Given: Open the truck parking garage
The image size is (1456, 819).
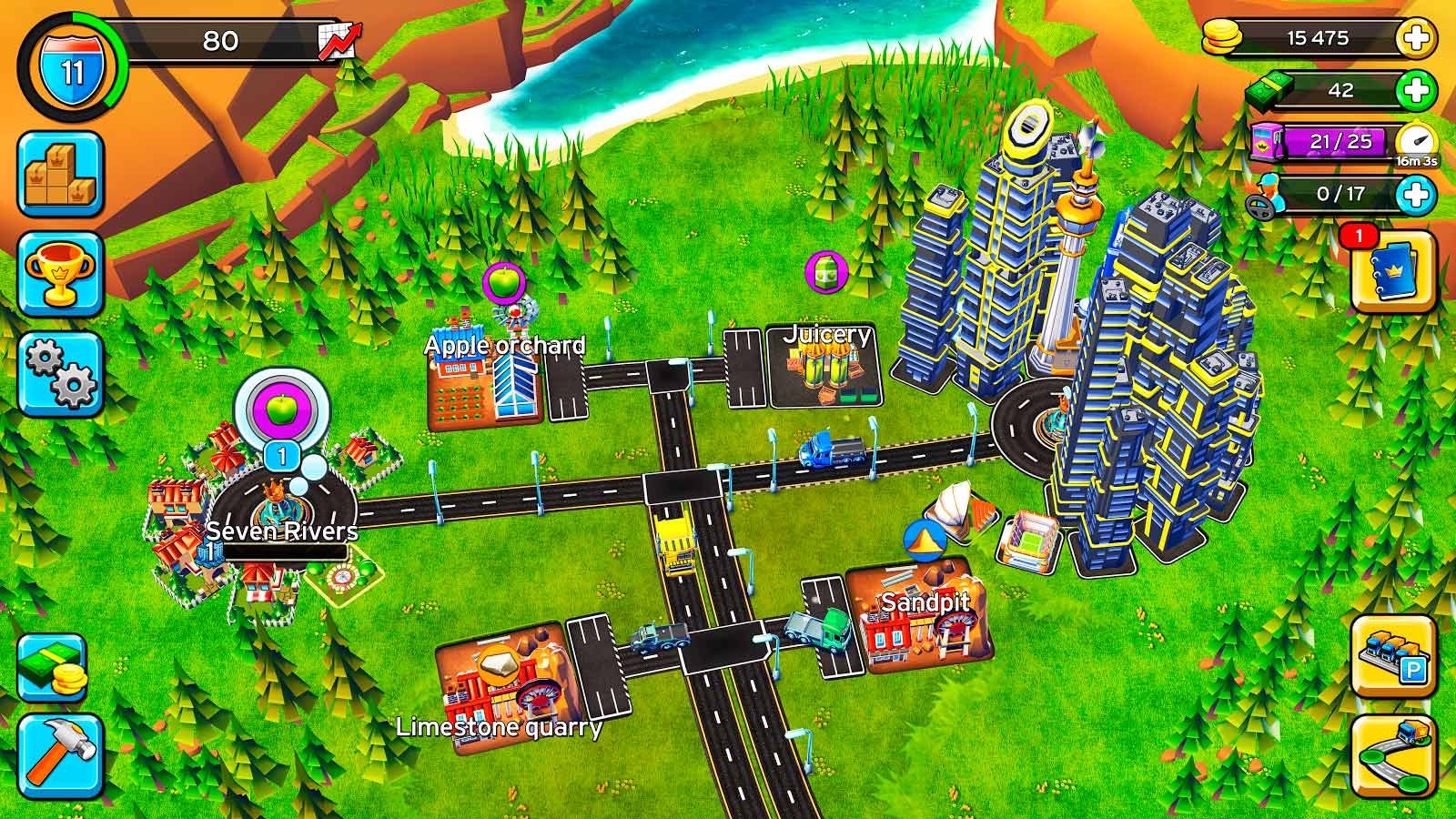Looking at the screenshot, I should [1392, 654].
